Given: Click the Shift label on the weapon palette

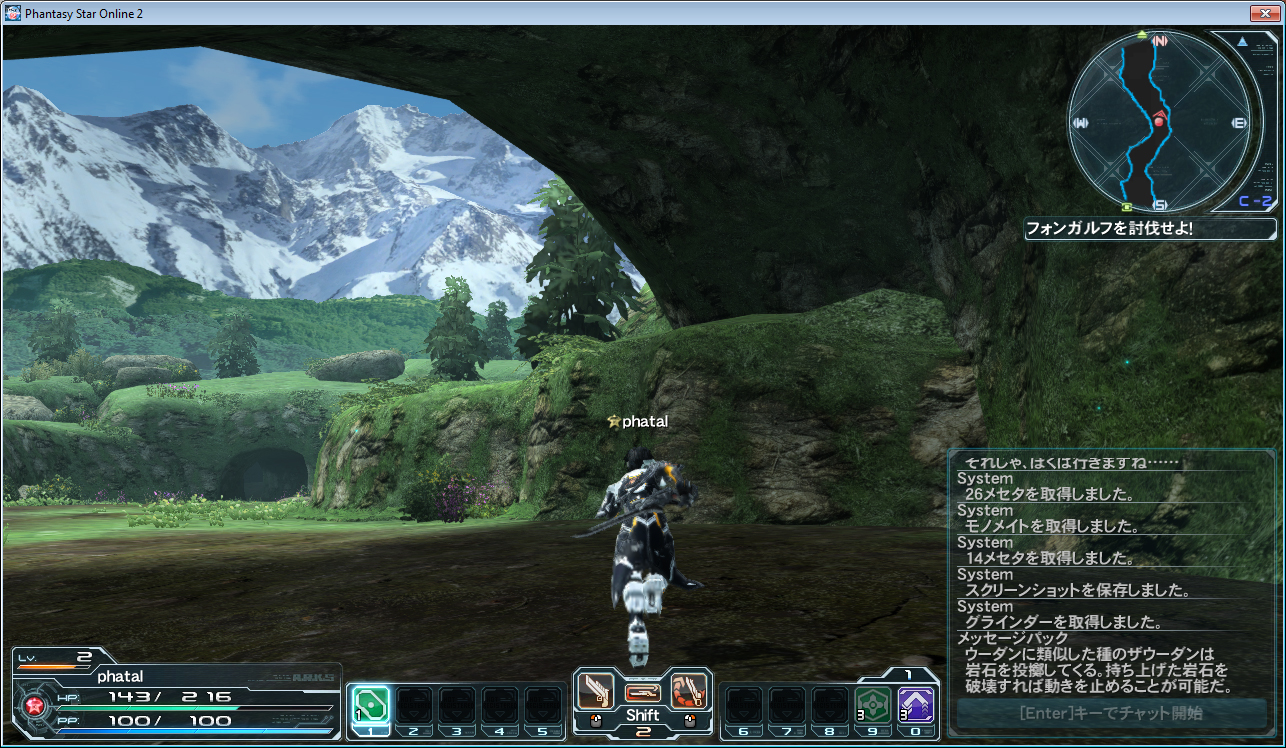Looking at the screenshot, I should [643, 714].
